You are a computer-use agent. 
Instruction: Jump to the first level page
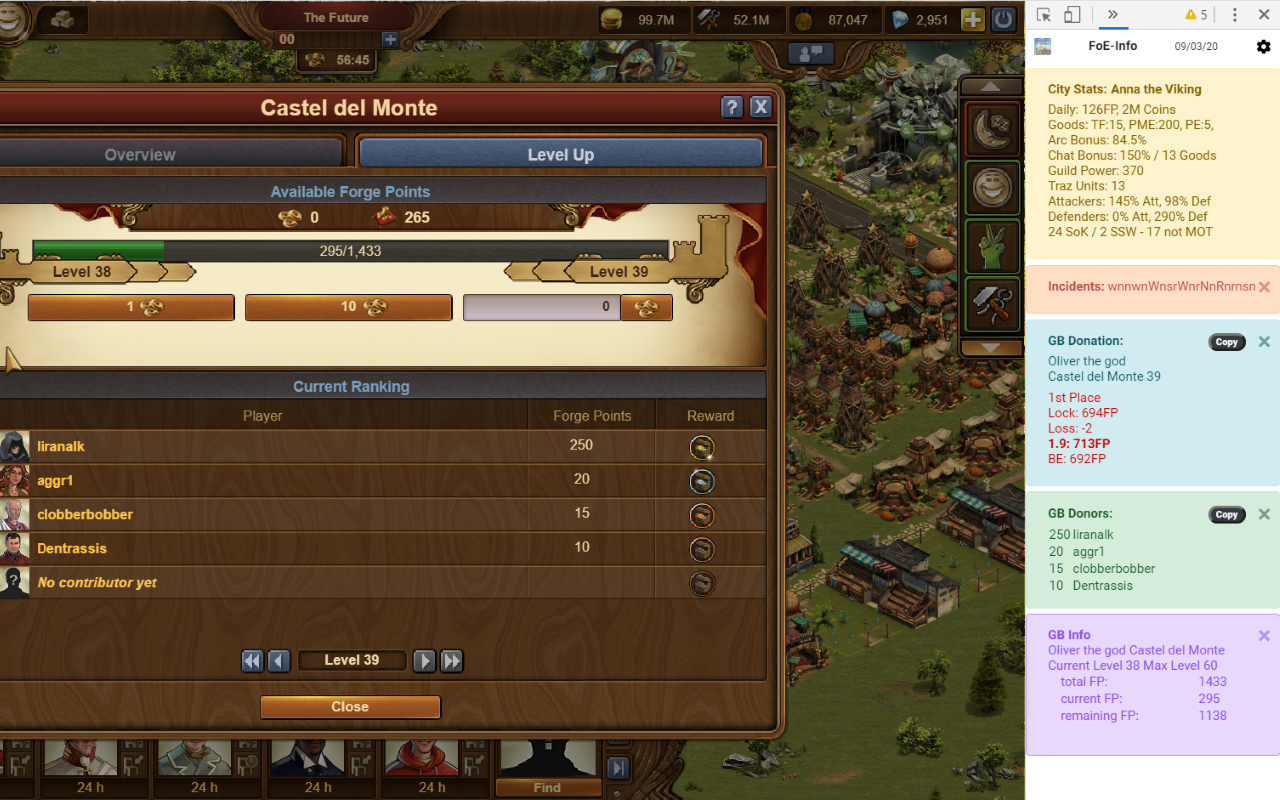(x=252, y=661)
